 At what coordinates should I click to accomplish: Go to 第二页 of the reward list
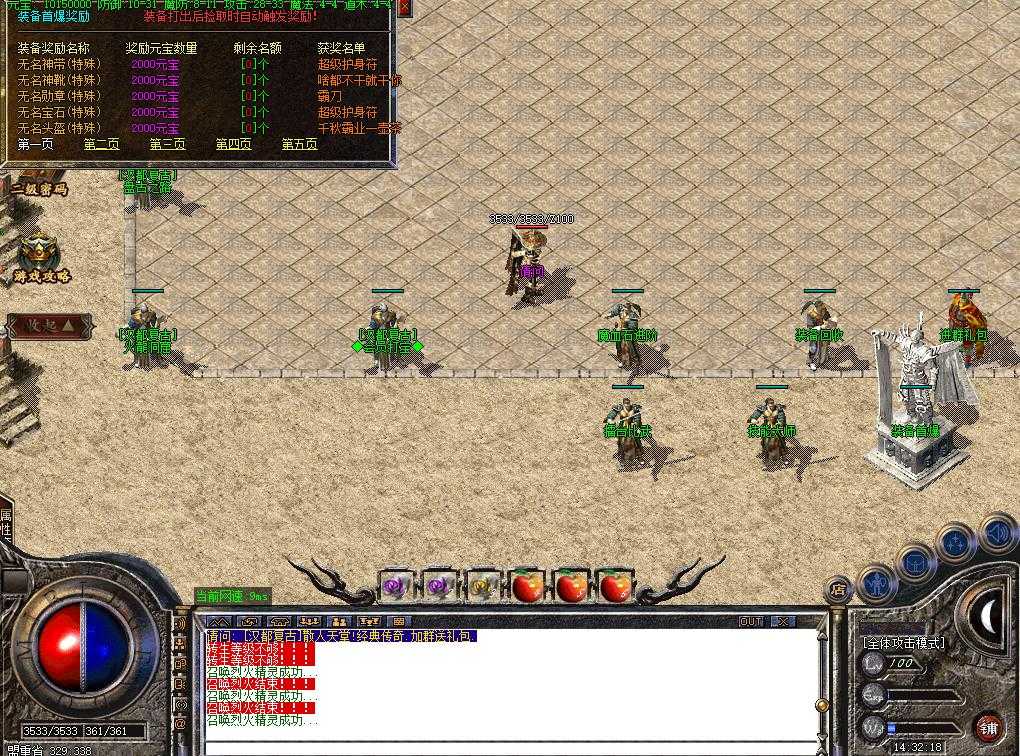point(101,144)
